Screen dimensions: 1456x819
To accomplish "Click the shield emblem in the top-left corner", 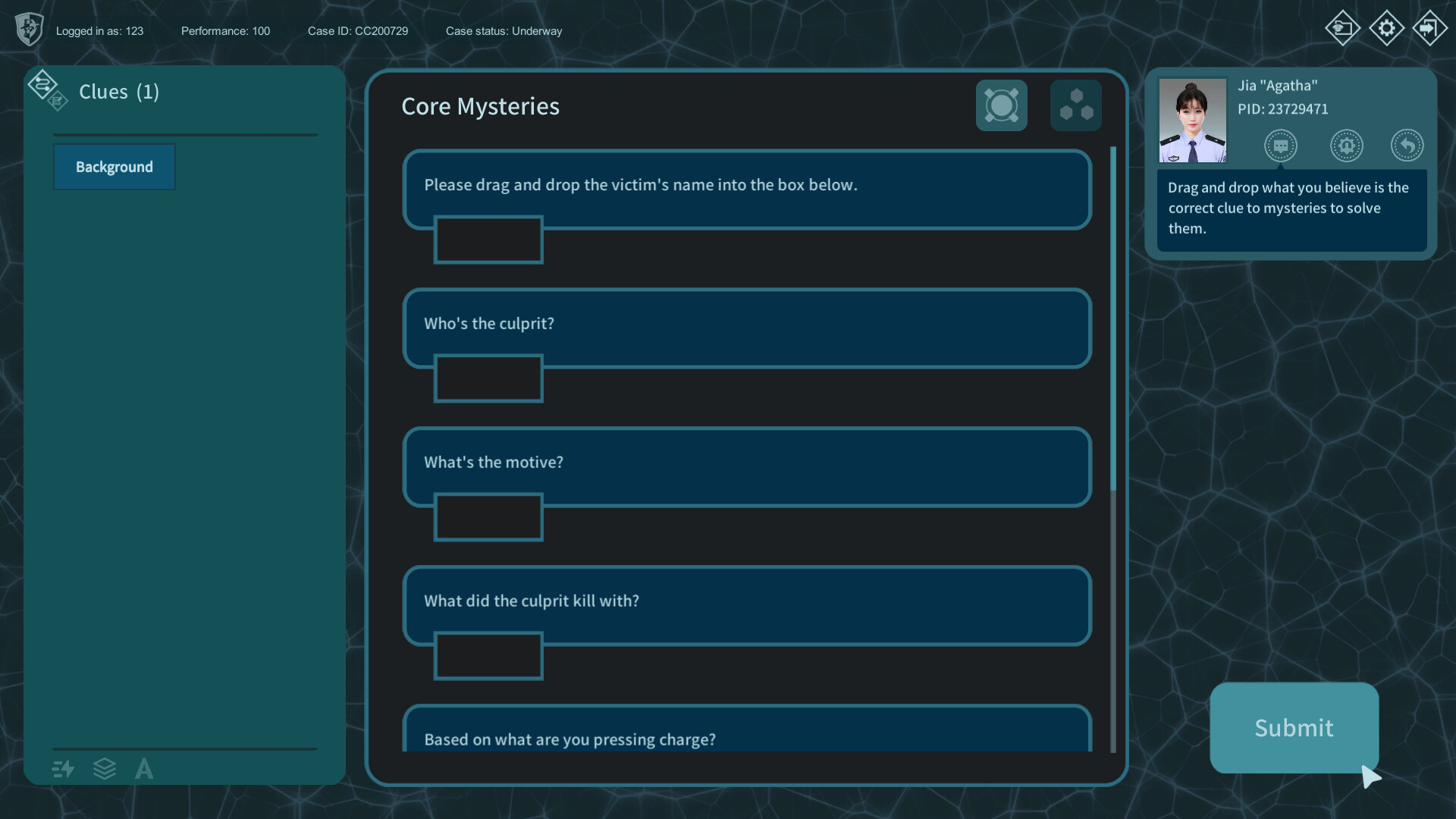I will coord(29,30).
